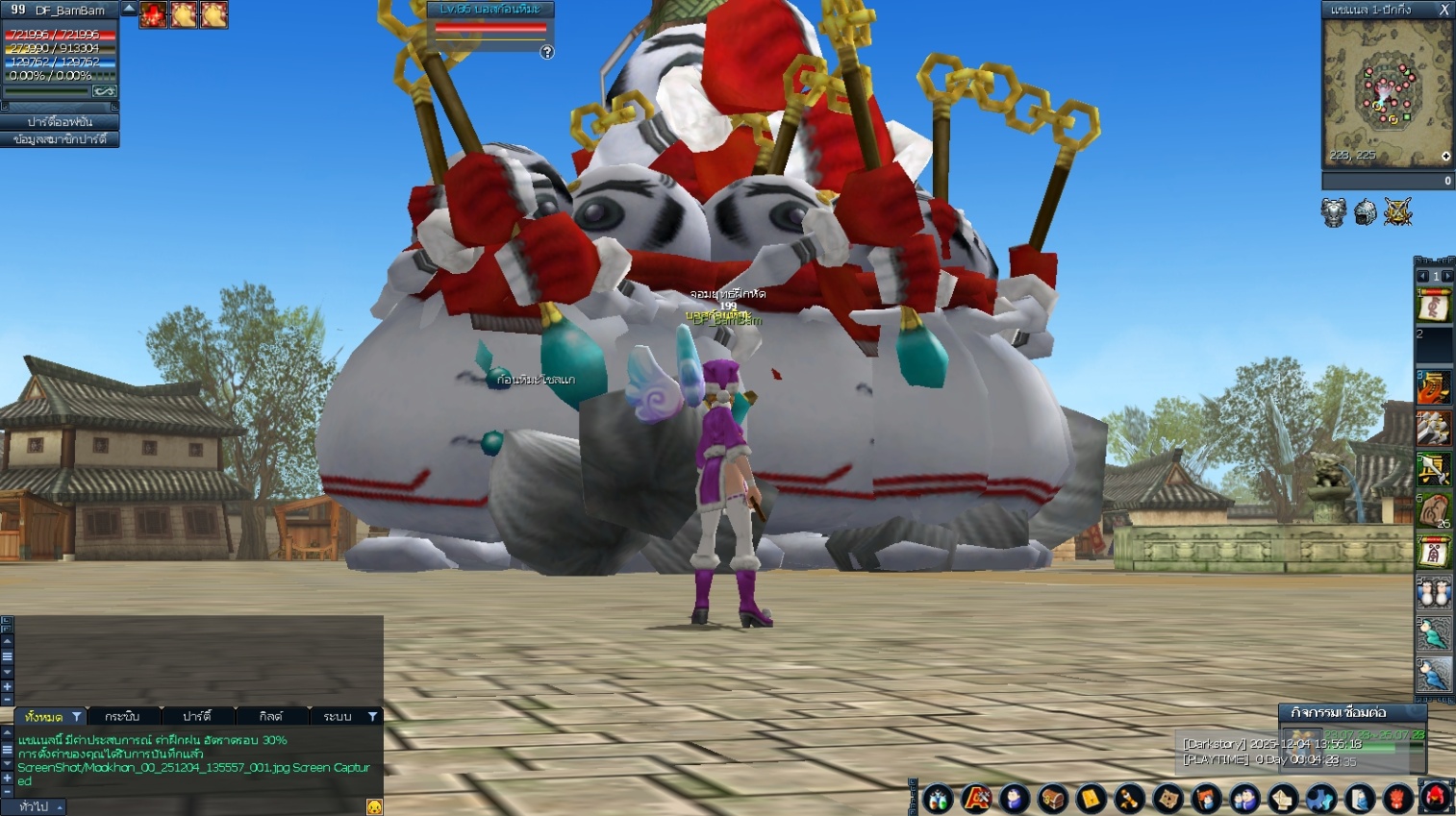Click the help question mark under target bar
Image resolution: width=1456 pixels, height=816 pixels.
[547, 53]
